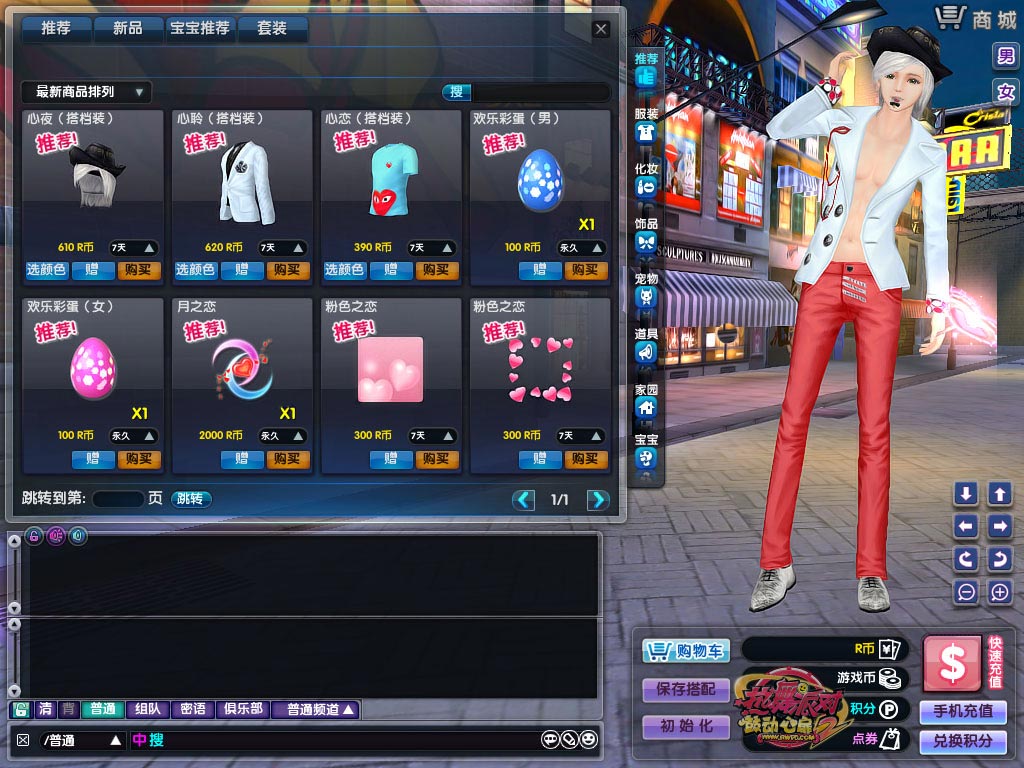The image size is (1024, 768).
Task: Select the 套装 tab
Action: 272,29
